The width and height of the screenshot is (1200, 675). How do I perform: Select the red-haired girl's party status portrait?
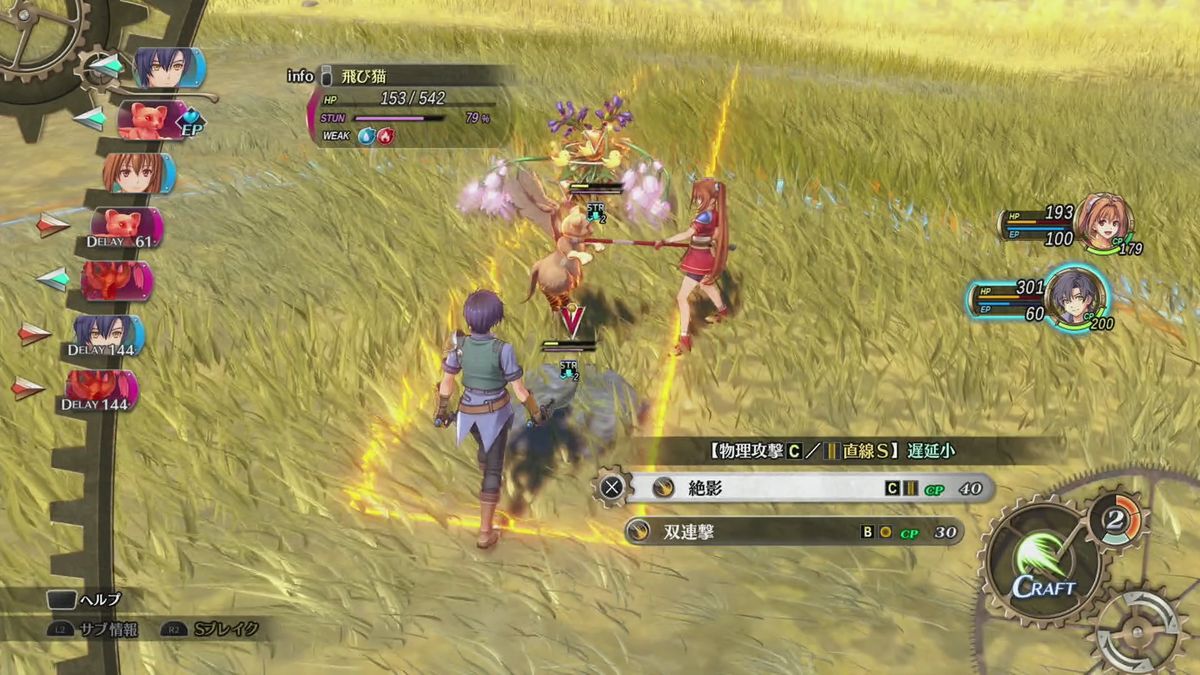(1103, 220)
